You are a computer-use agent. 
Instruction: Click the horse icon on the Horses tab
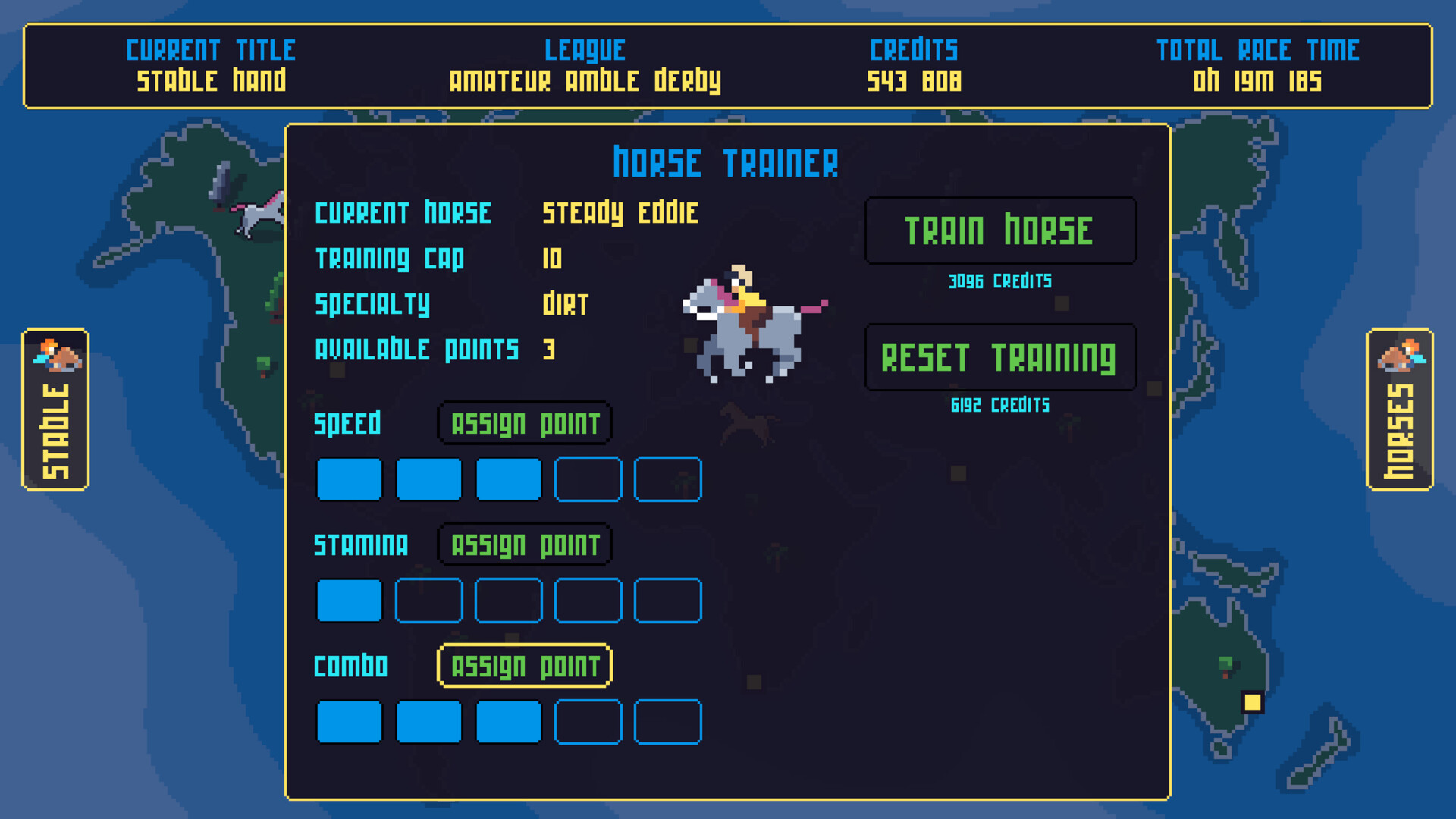click(1402, 356)
